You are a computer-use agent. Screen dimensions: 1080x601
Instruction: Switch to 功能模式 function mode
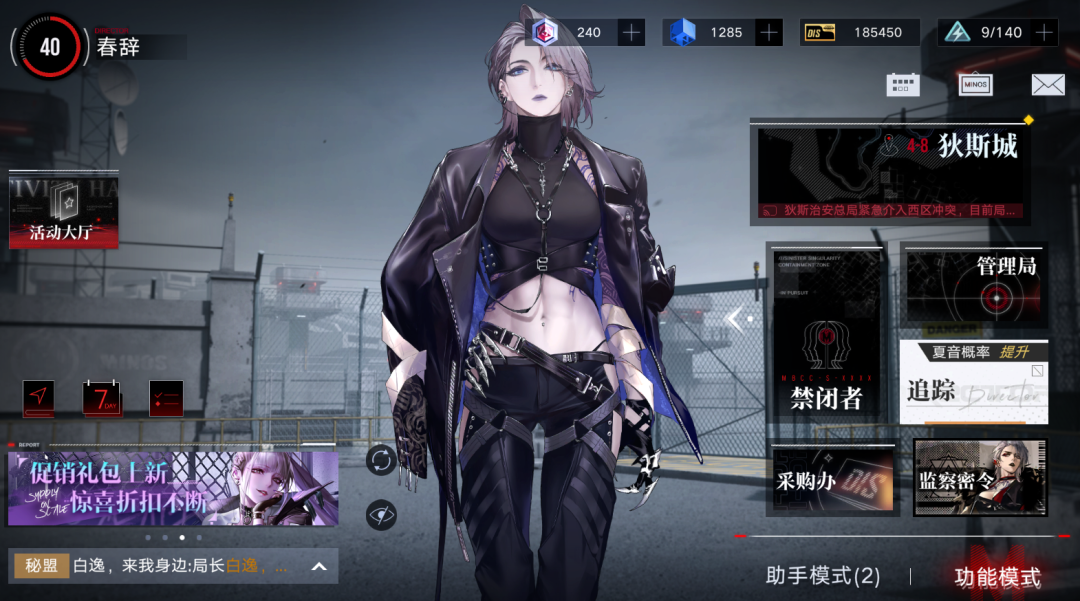[997, 577]
